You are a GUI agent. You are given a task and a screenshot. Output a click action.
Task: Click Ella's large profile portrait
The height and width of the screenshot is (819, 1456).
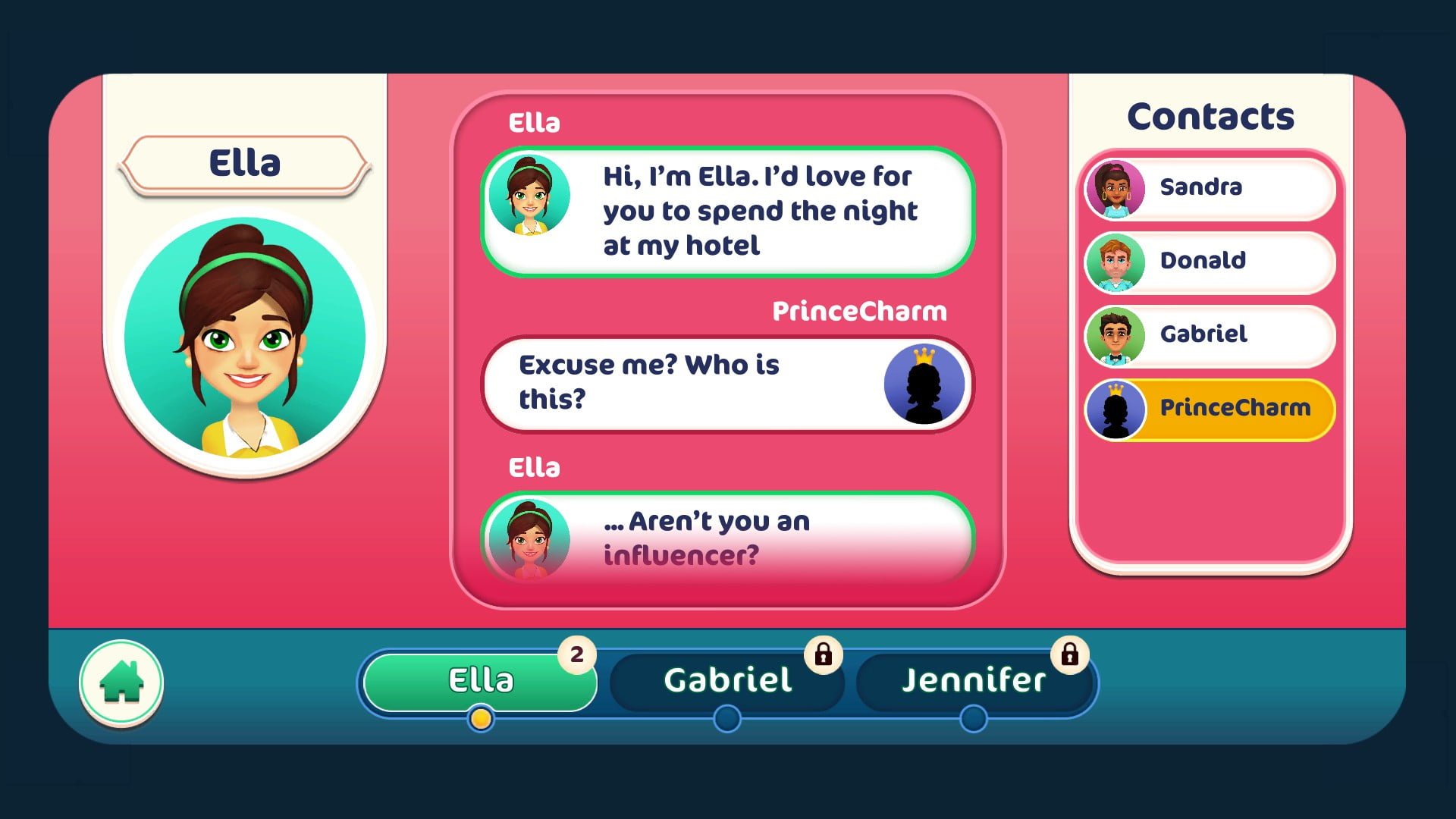tap(245, 339)
